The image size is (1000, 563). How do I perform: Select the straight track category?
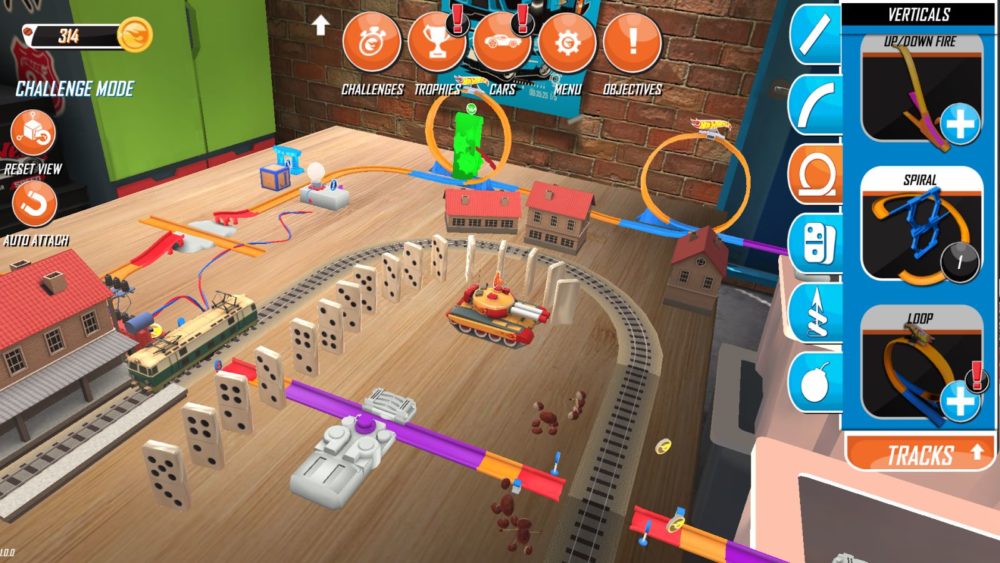click(815, 35)
